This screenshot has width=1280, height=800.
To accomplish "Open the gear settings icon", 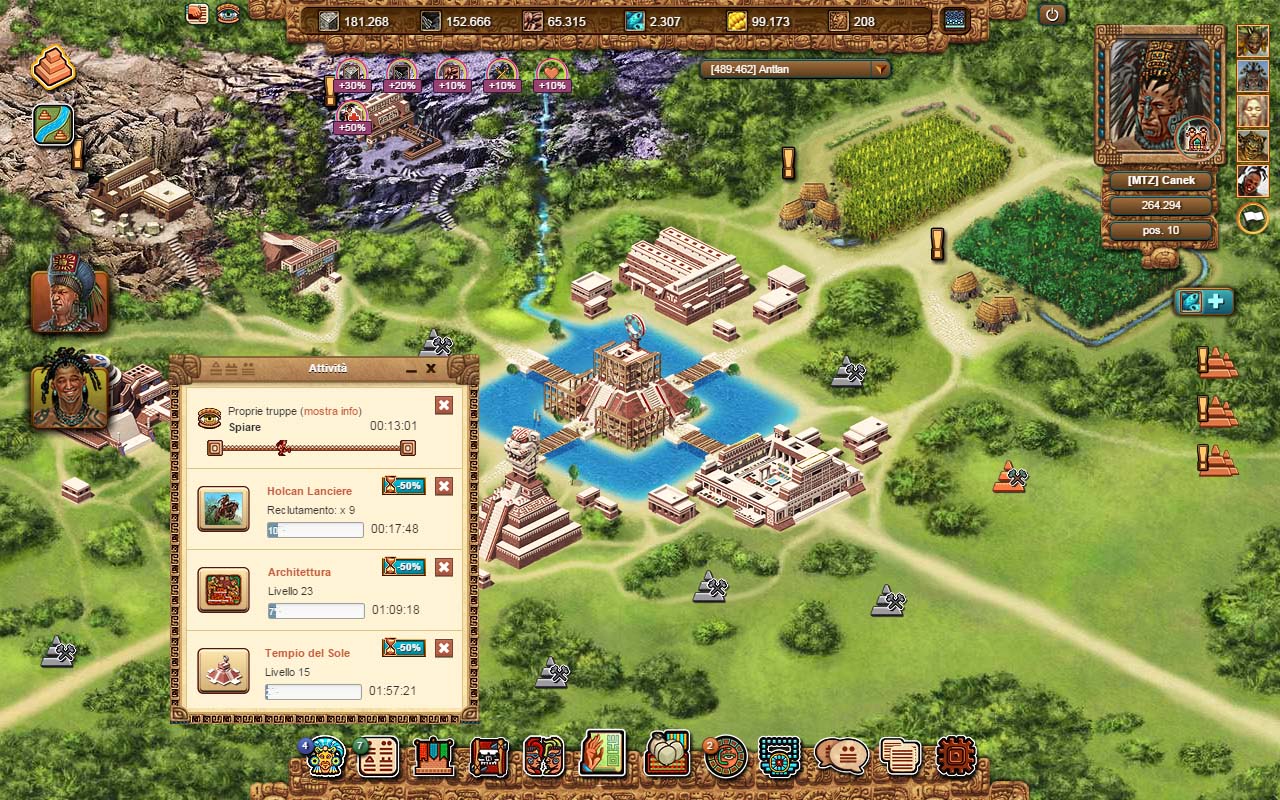I will tap(955, 756).
